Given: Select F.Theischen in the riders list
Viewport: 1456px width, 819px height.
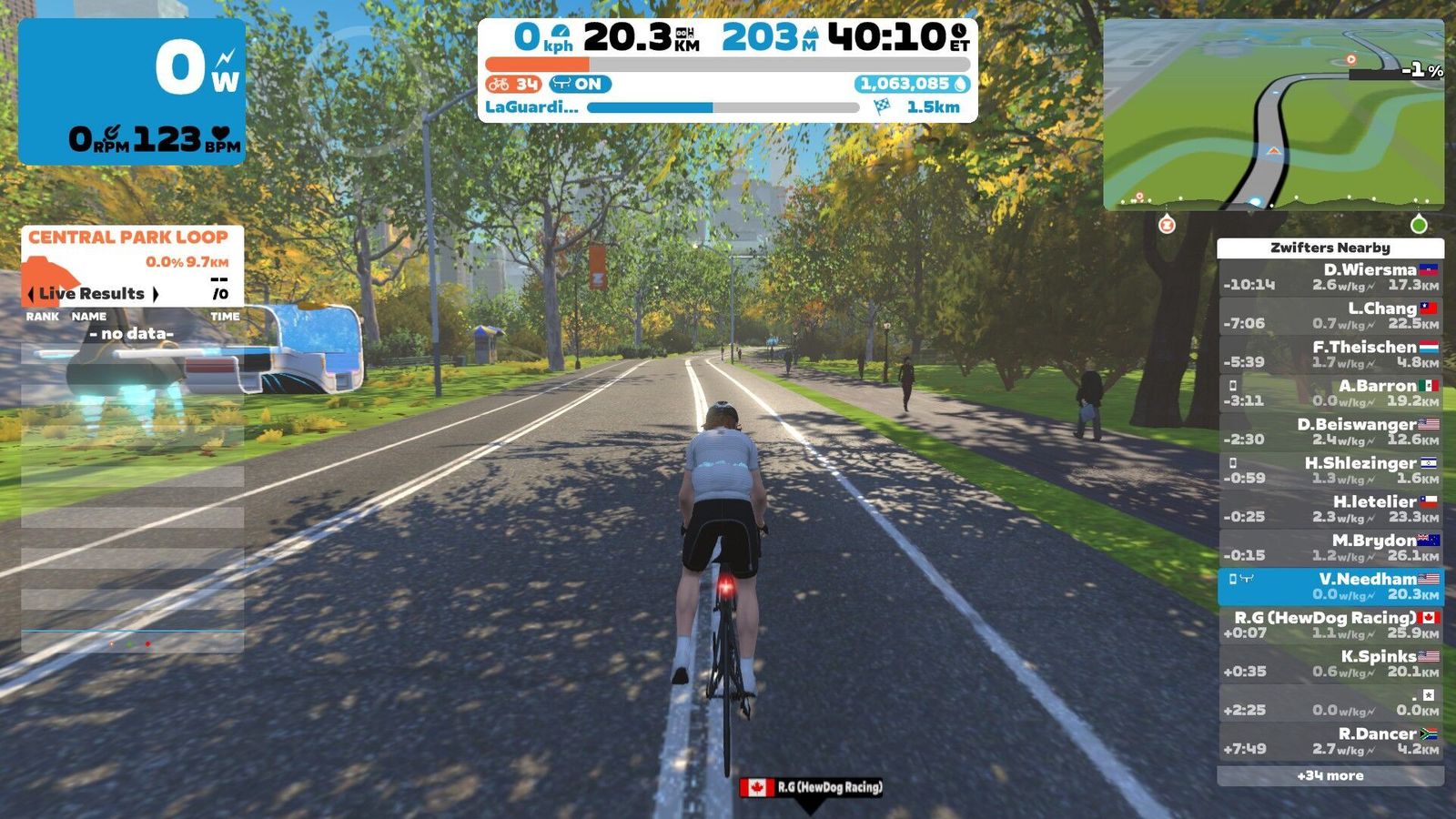Looking at the screenshot, I should tap(1330, 354).
